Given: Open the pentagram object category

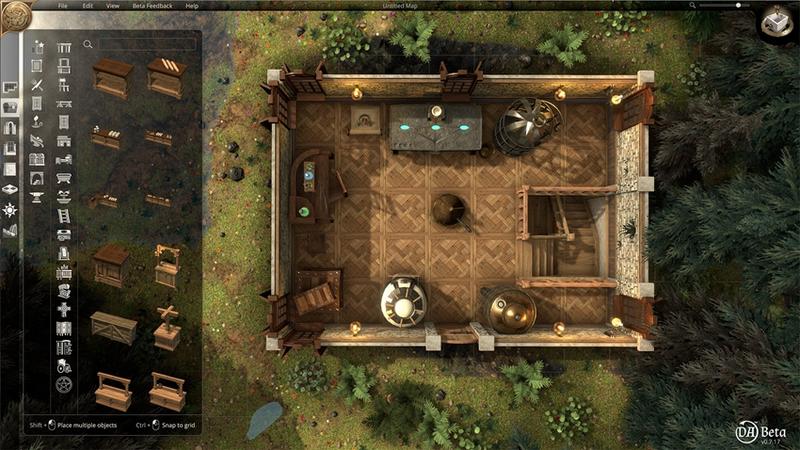Looking at the screenshot, I should click(x=64, y=384).
